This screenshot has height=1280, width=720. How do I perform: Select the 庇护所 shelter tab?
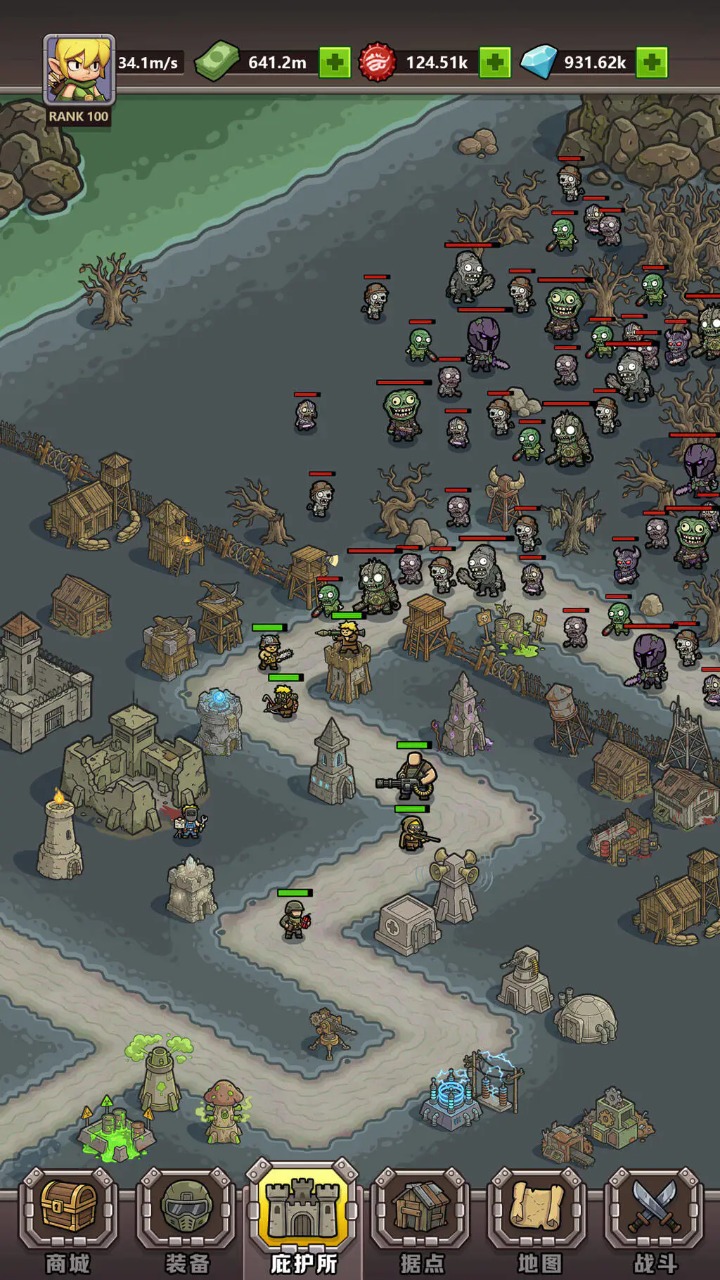point(303,1220)
